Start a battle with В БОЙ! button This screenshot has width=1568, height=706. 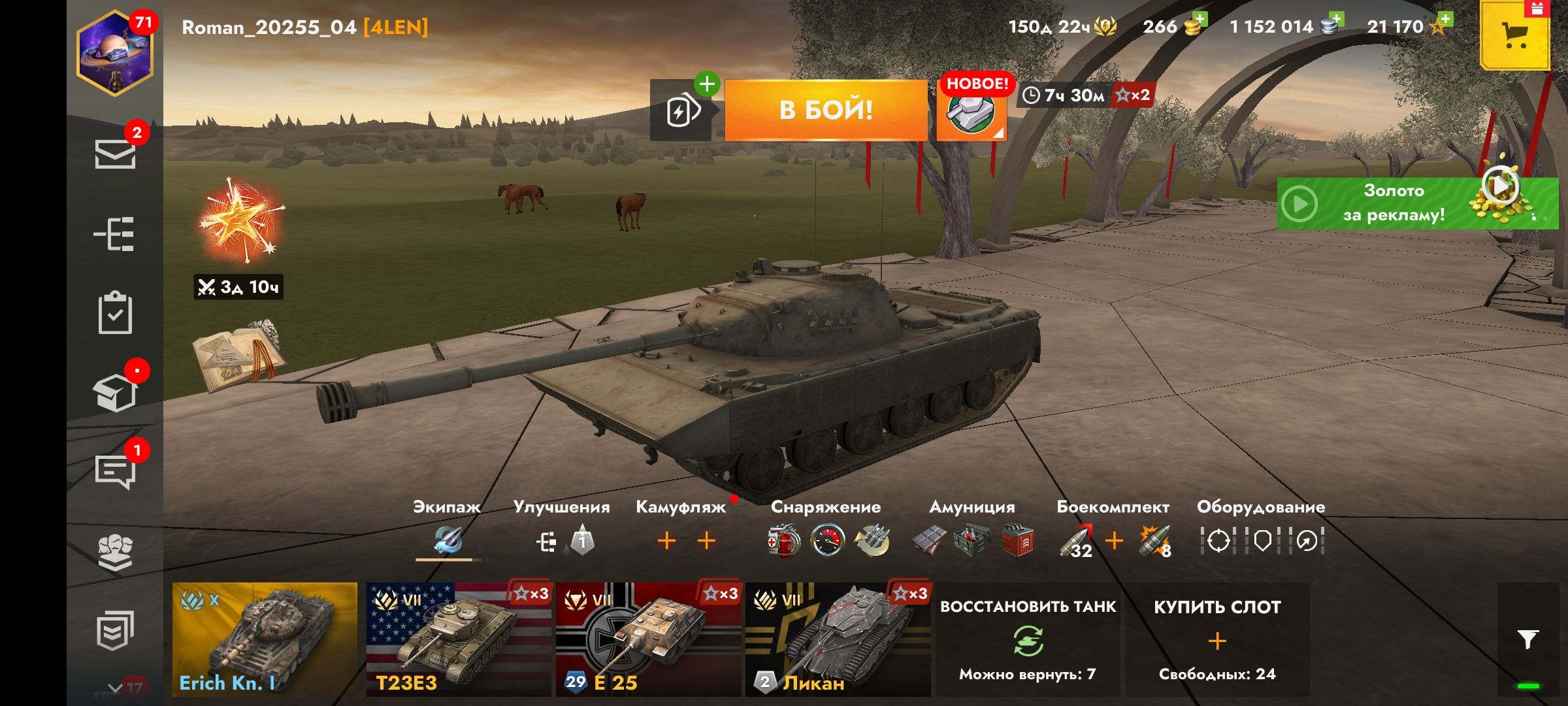(826, 110)
